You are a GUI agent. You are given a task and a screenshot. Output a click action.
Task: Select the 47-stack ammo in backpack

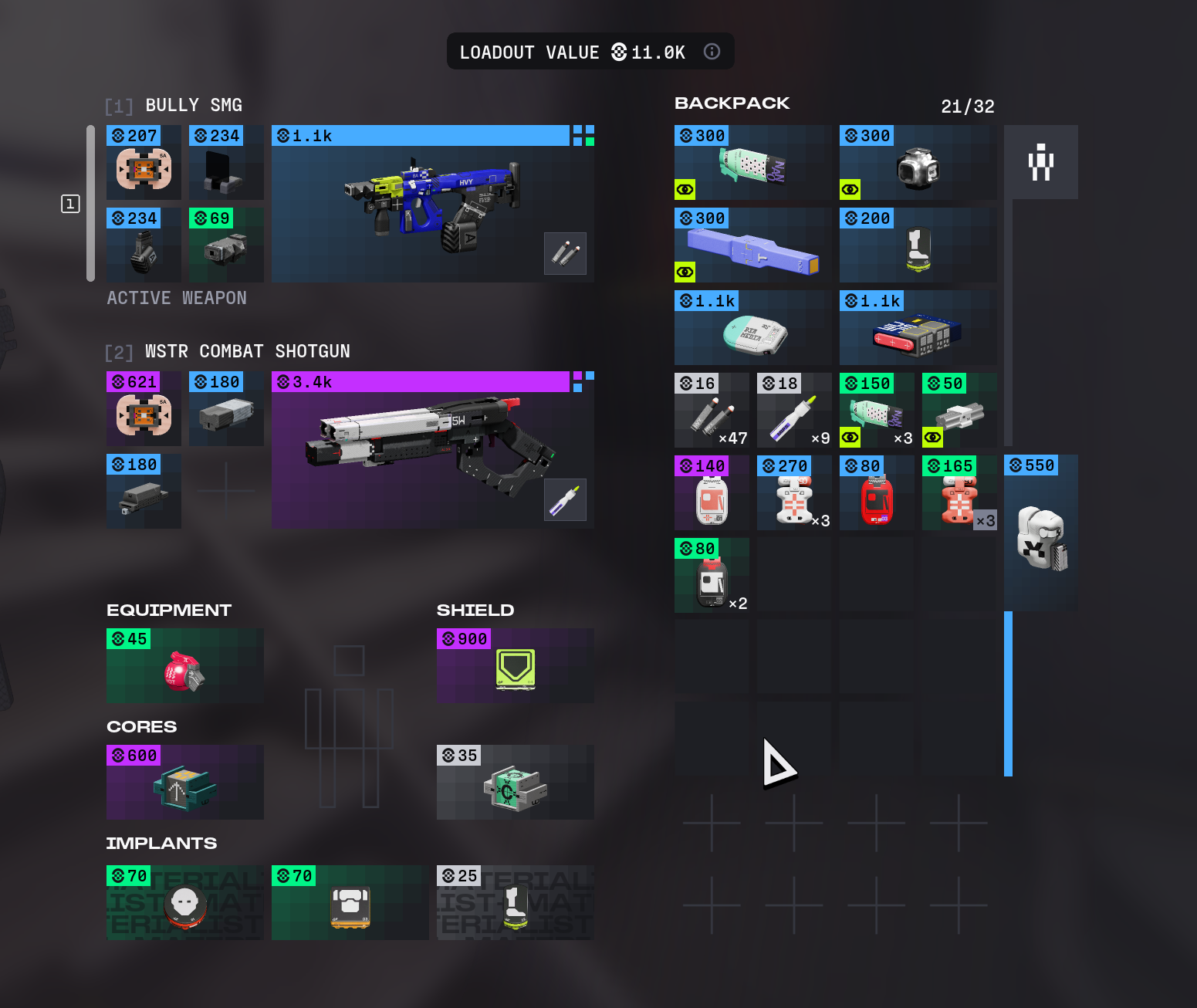pos(712,411)
